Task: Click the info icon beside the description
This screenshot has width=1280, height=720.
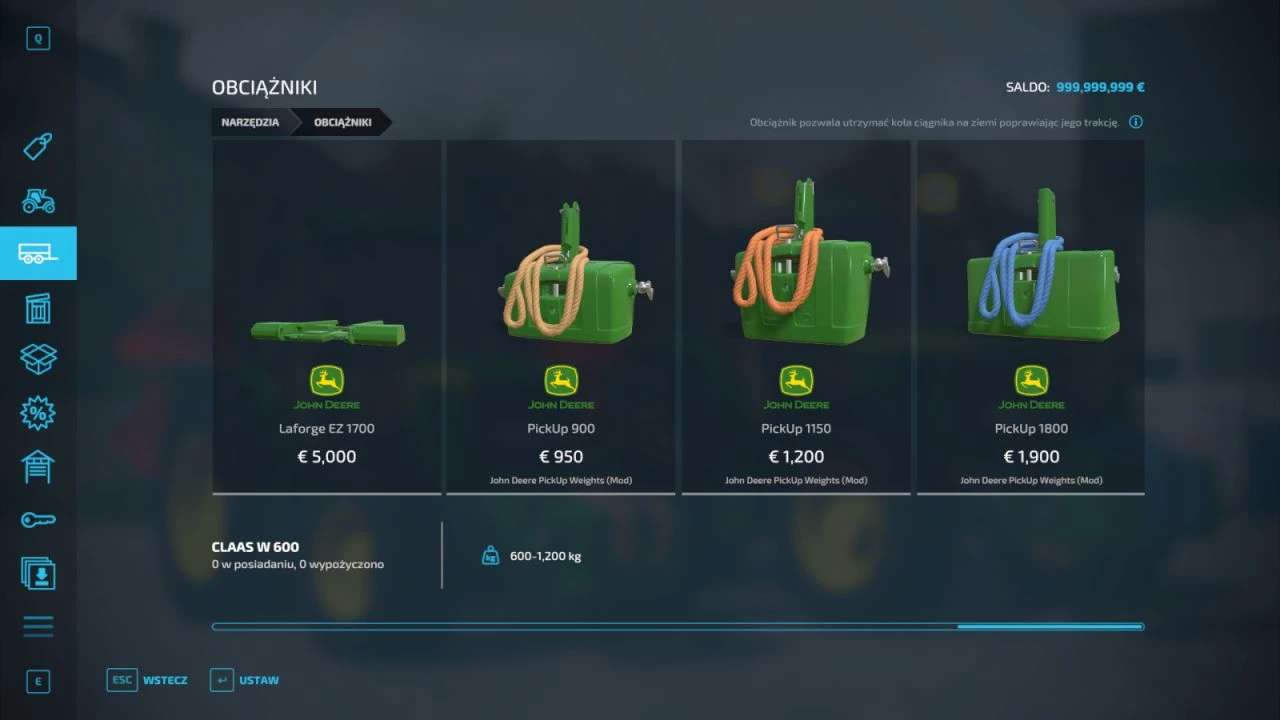Action: (1136, 122)
